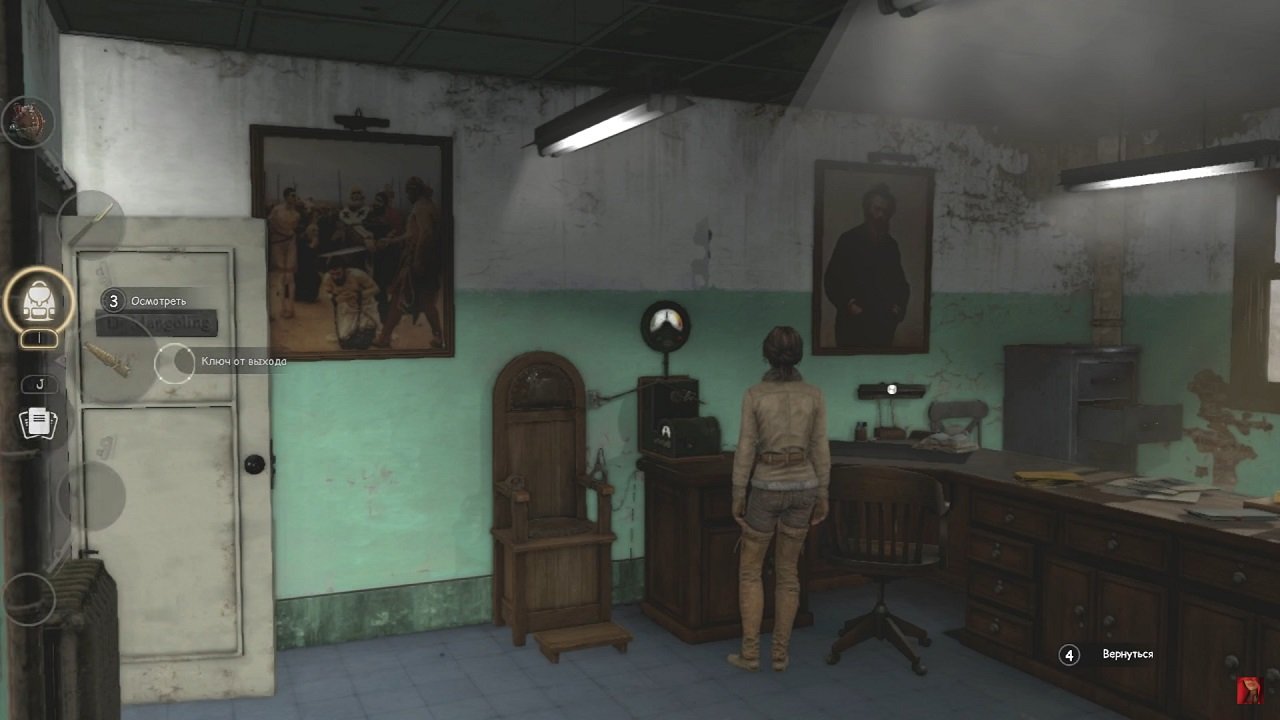Click the highlighted backpack glow ring
Screen dimensions: 1280x720
38,300
